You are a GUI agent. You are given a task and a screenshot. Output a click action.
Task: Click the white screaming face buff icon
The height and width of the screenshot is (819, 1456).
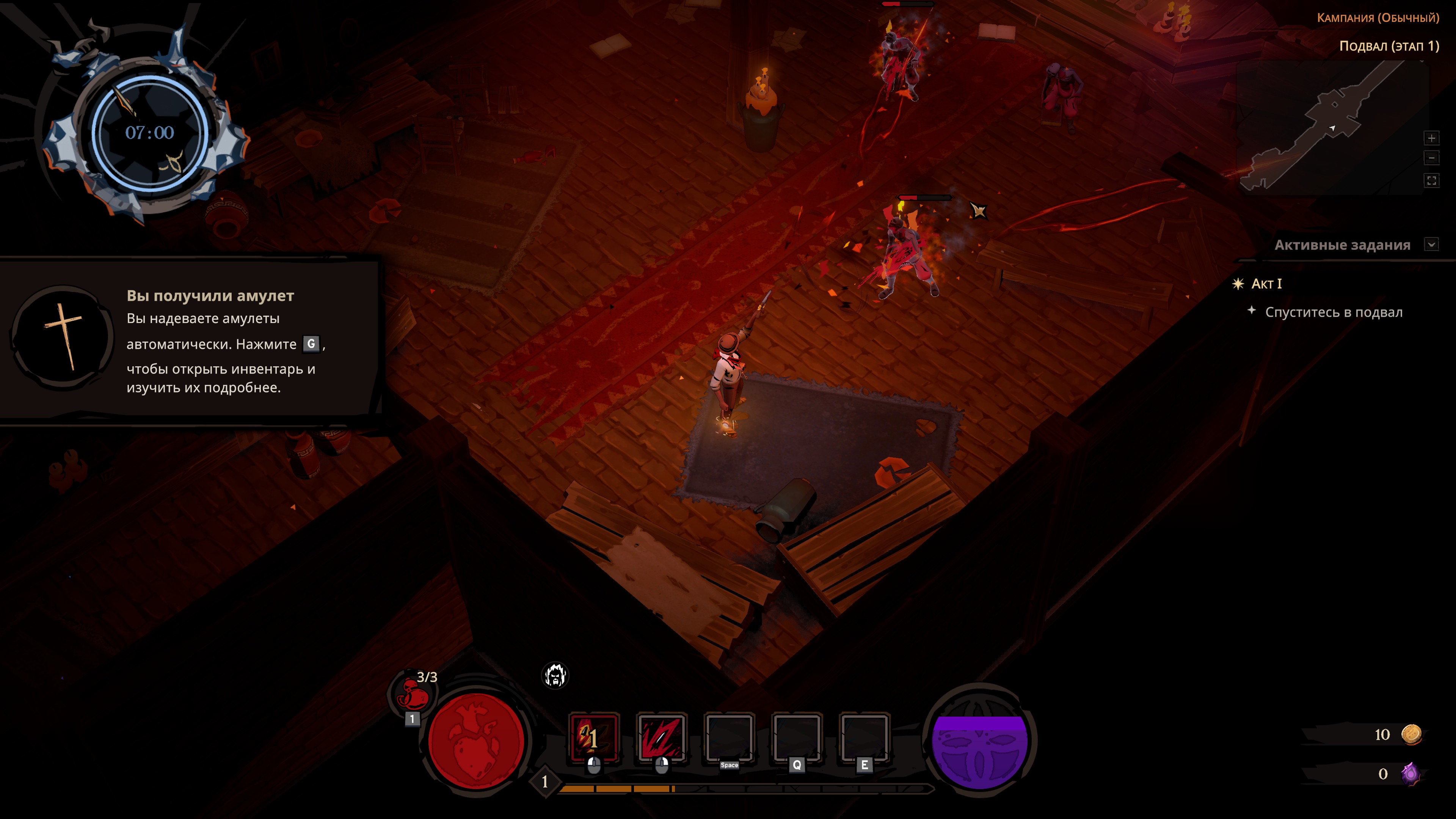click(554, 675)
